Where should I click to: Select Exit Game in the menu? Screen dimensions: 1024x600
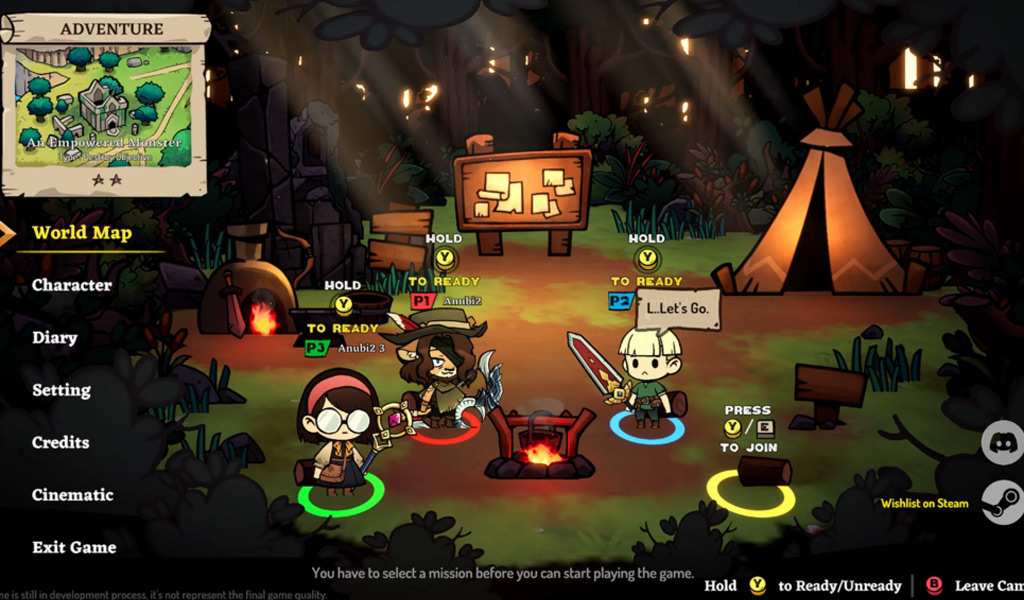point(74,547)
